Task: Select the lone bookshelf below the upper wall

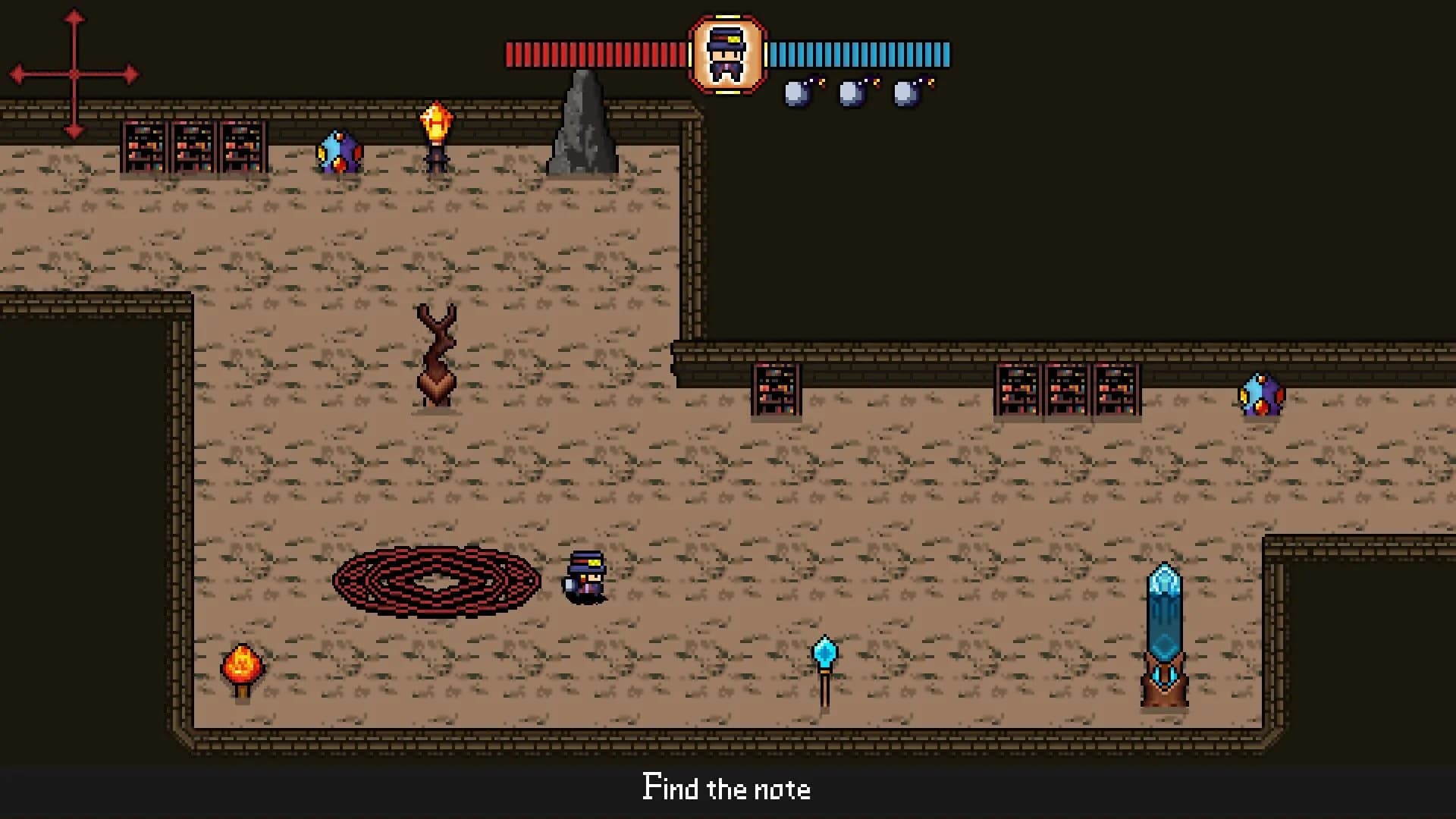Action: [x=775, y=391]
